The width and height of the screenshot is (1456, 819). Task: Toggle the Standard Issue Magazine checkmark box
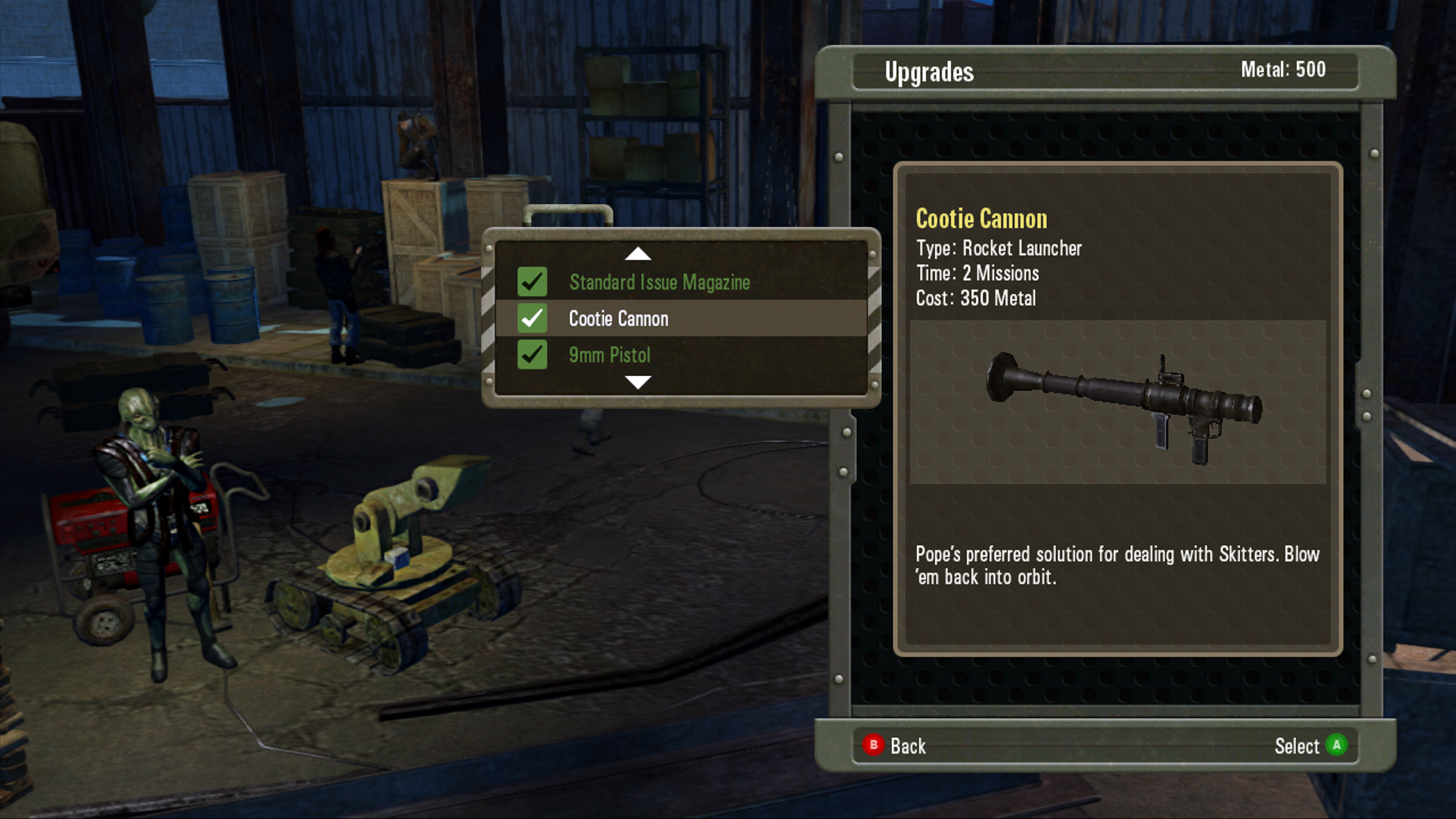coord(532,282)
